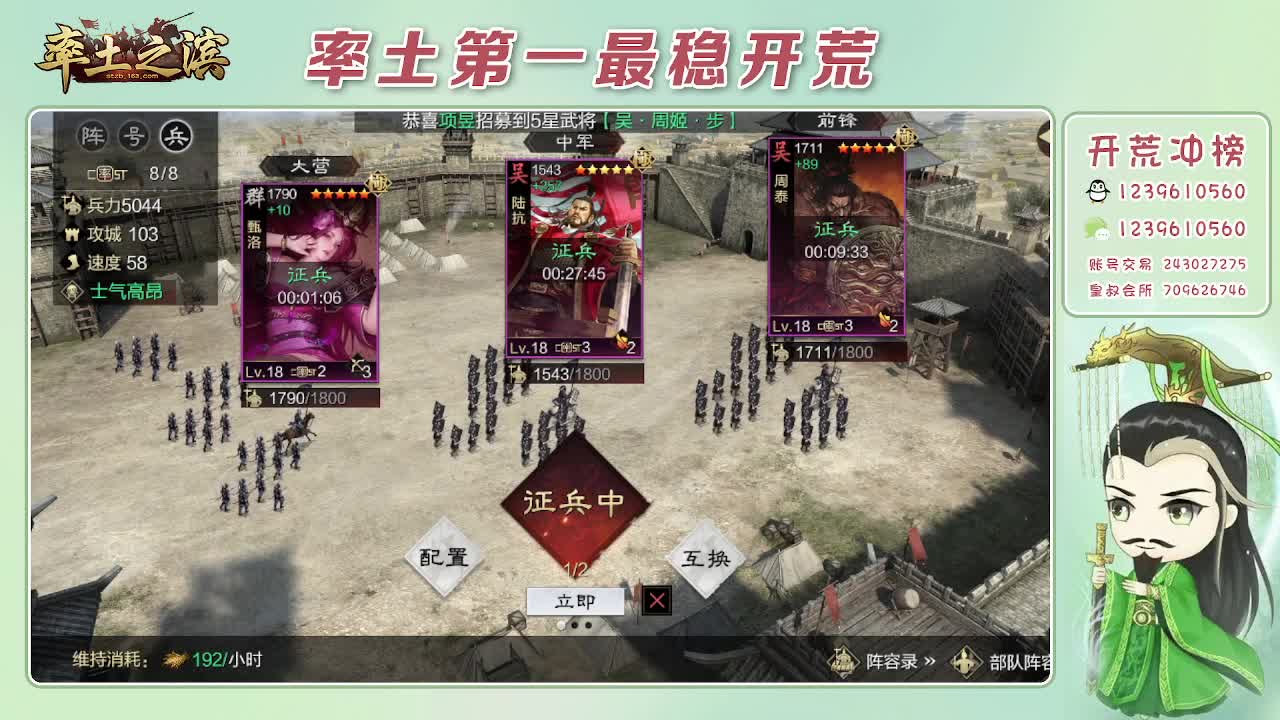Viewport: 1280px width, 720px height.
Task: Click the 攻城 siege crown icon
Action: coord(71,231)
